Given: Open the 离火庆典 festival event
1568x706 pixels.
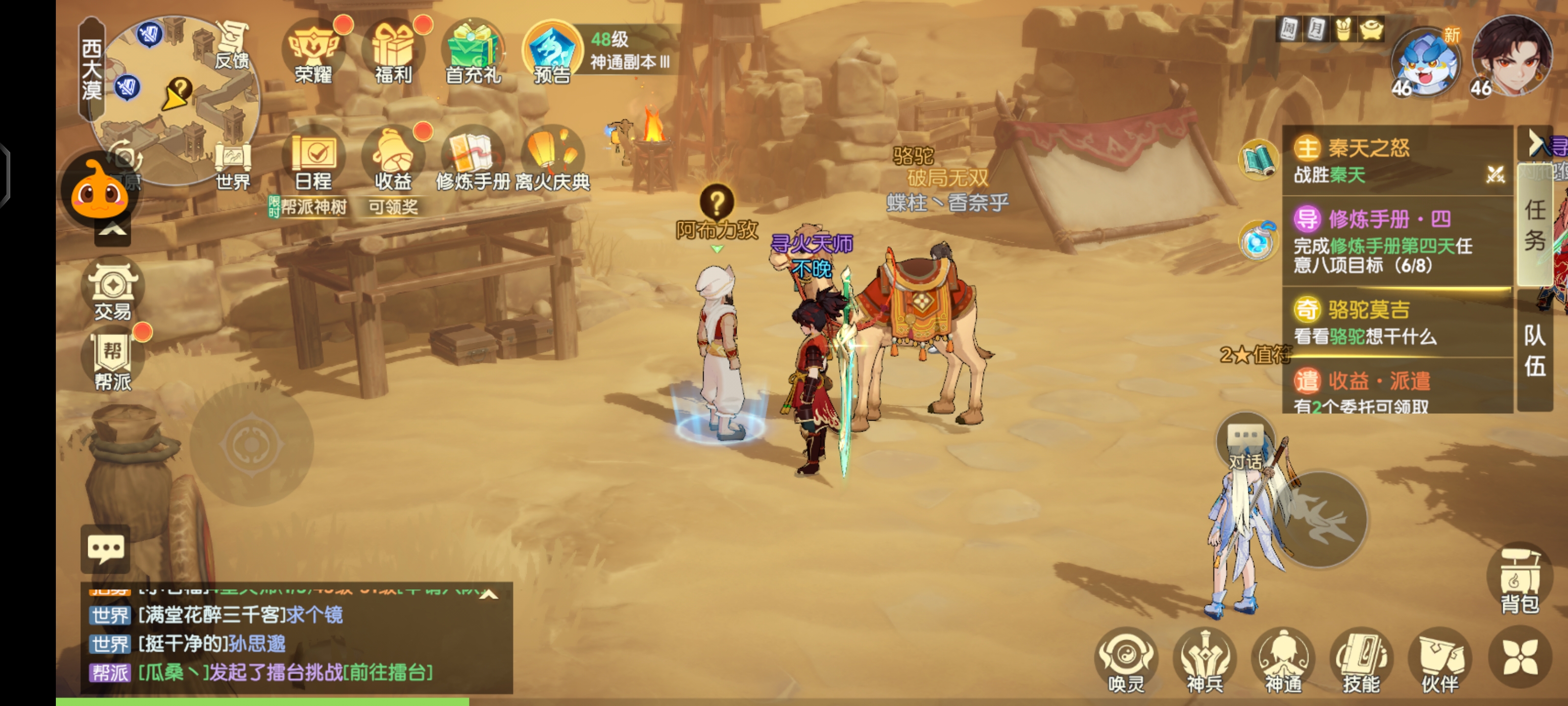Looking at the screenshot, I should pos(553,159).
